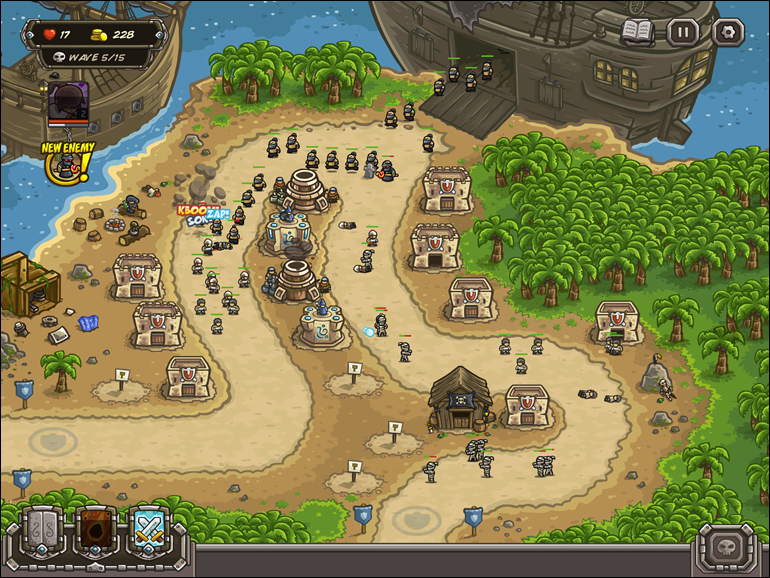Pause the game

click(683, 32)
